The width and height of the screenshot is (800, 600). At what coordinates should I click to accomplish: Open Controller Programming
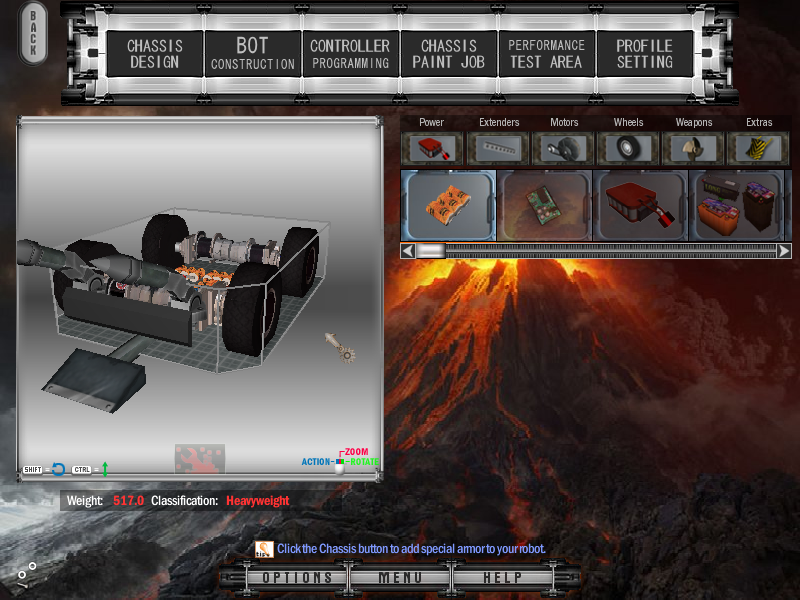coord(350,54)
